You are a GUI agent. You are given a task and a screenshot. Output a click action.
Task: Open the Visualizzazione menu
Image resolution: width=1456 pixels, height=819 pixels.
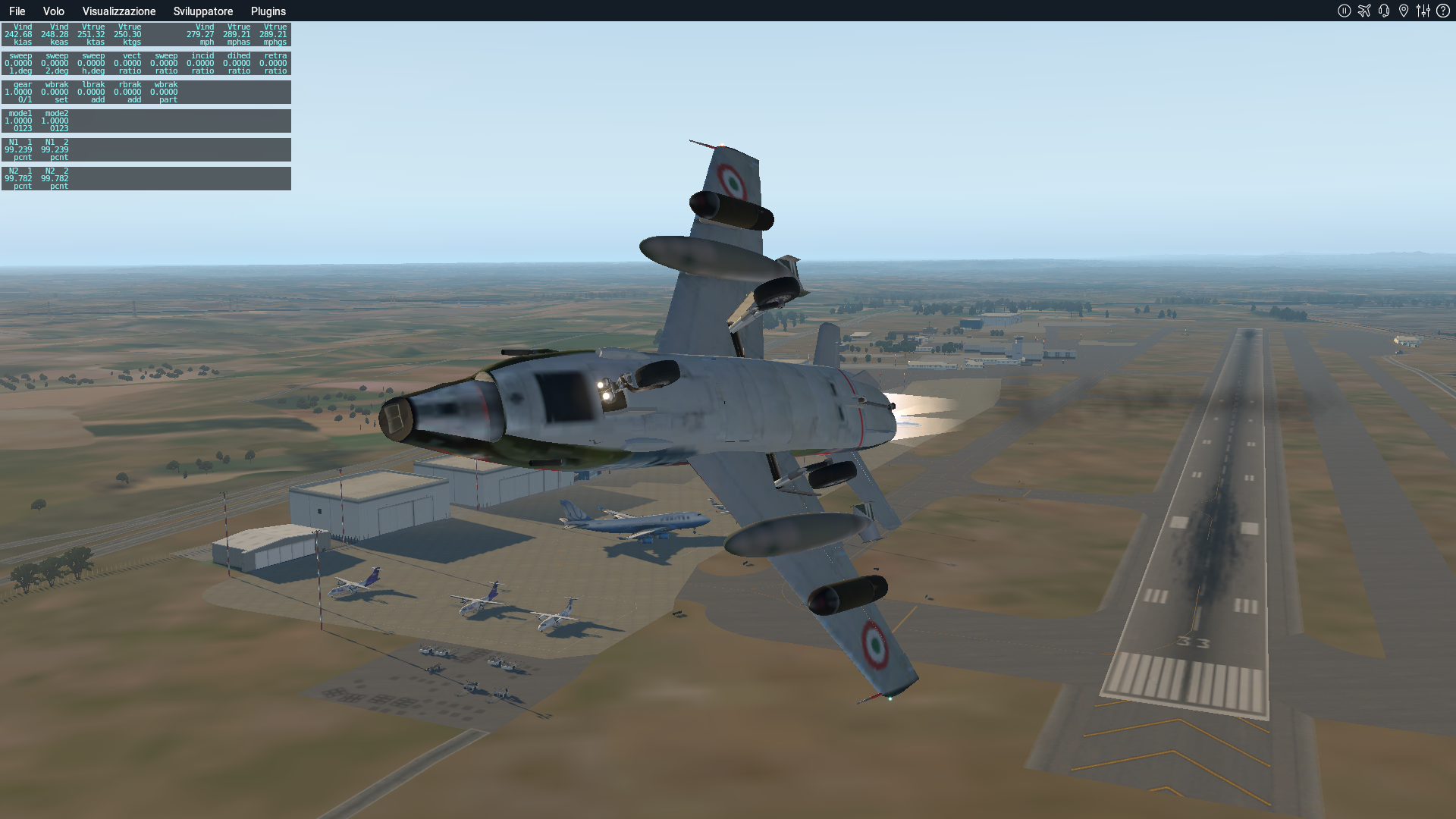point(119,11)
